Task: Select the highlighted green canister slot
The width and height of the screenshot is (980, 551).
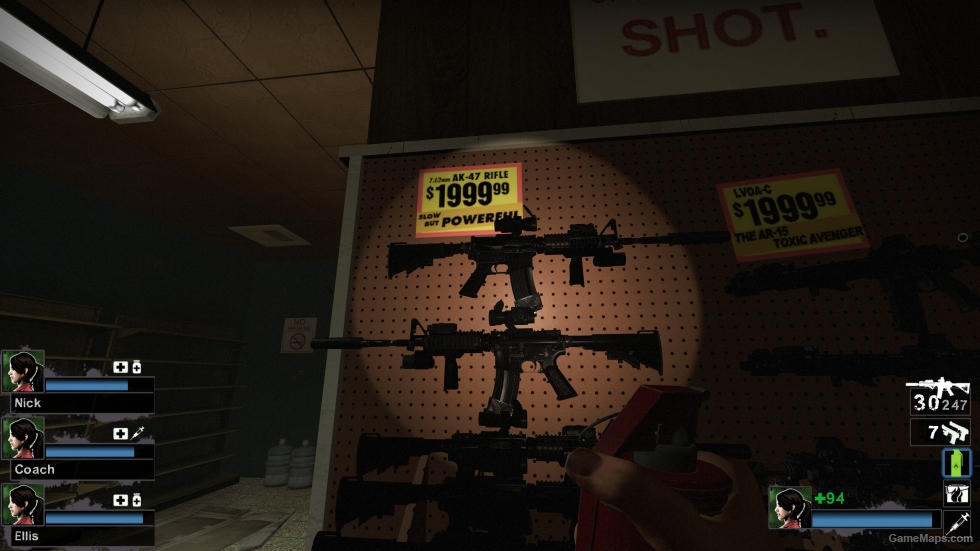Action: pos(957,463)
